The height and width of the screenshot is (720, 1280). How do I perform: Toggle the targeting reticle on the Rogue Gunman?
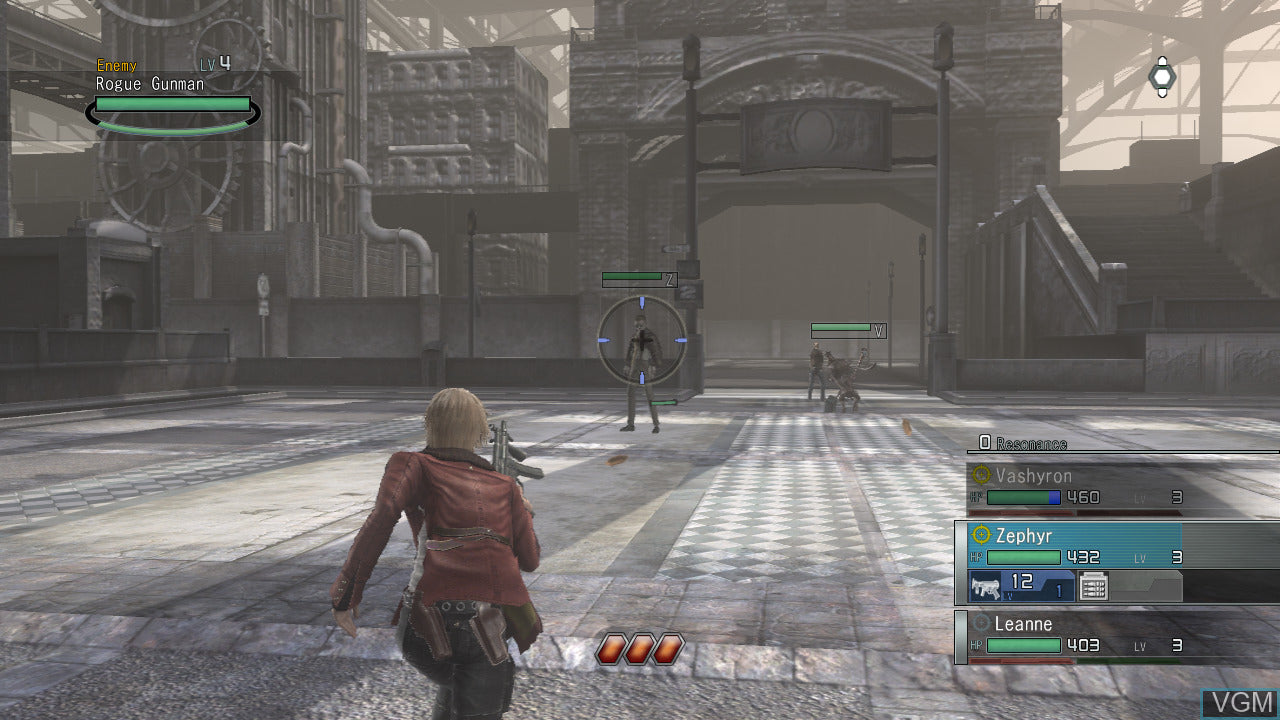(x=640, y=338)
